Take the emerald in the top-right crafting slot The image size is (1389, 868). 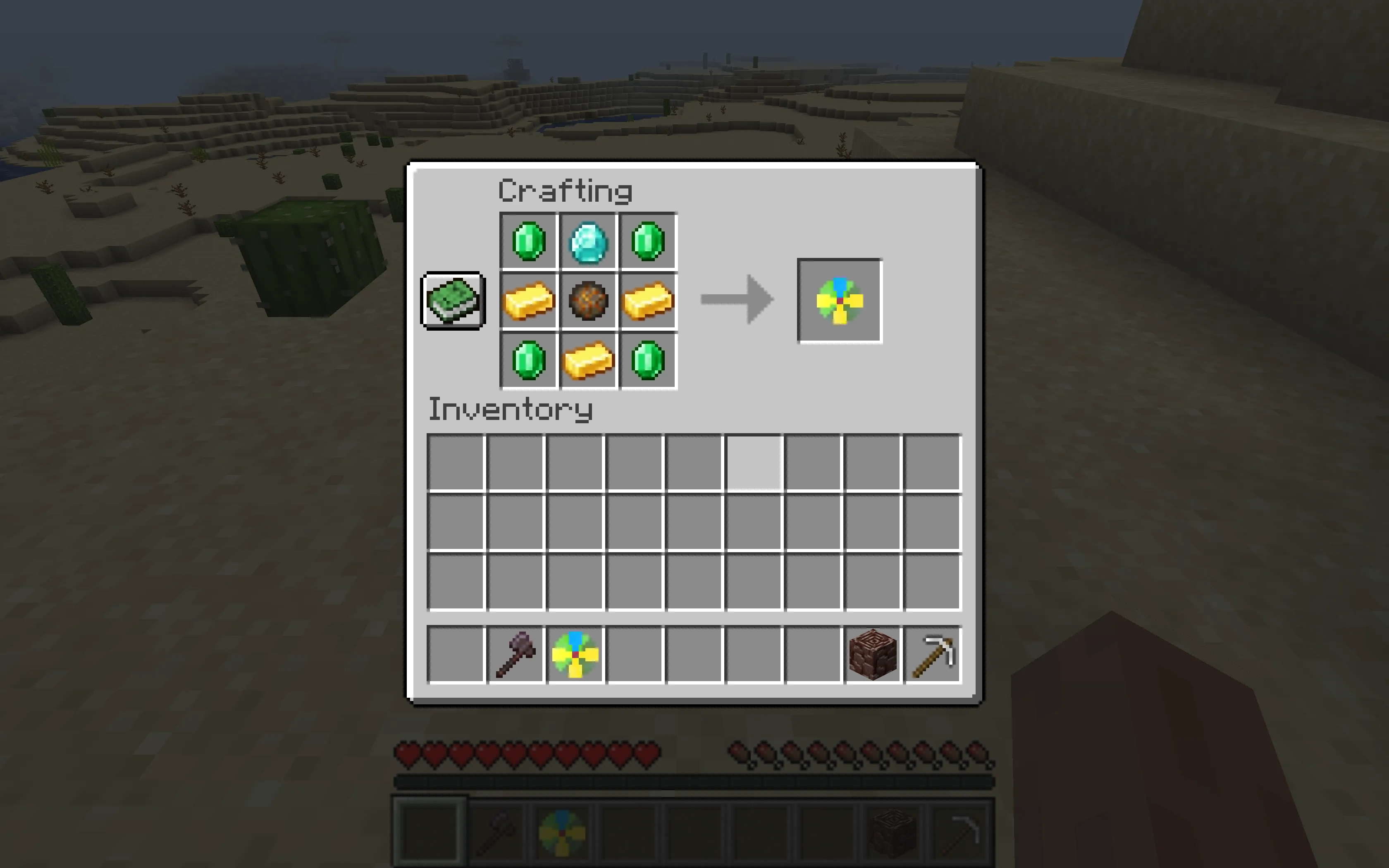(x=647, y=241)
